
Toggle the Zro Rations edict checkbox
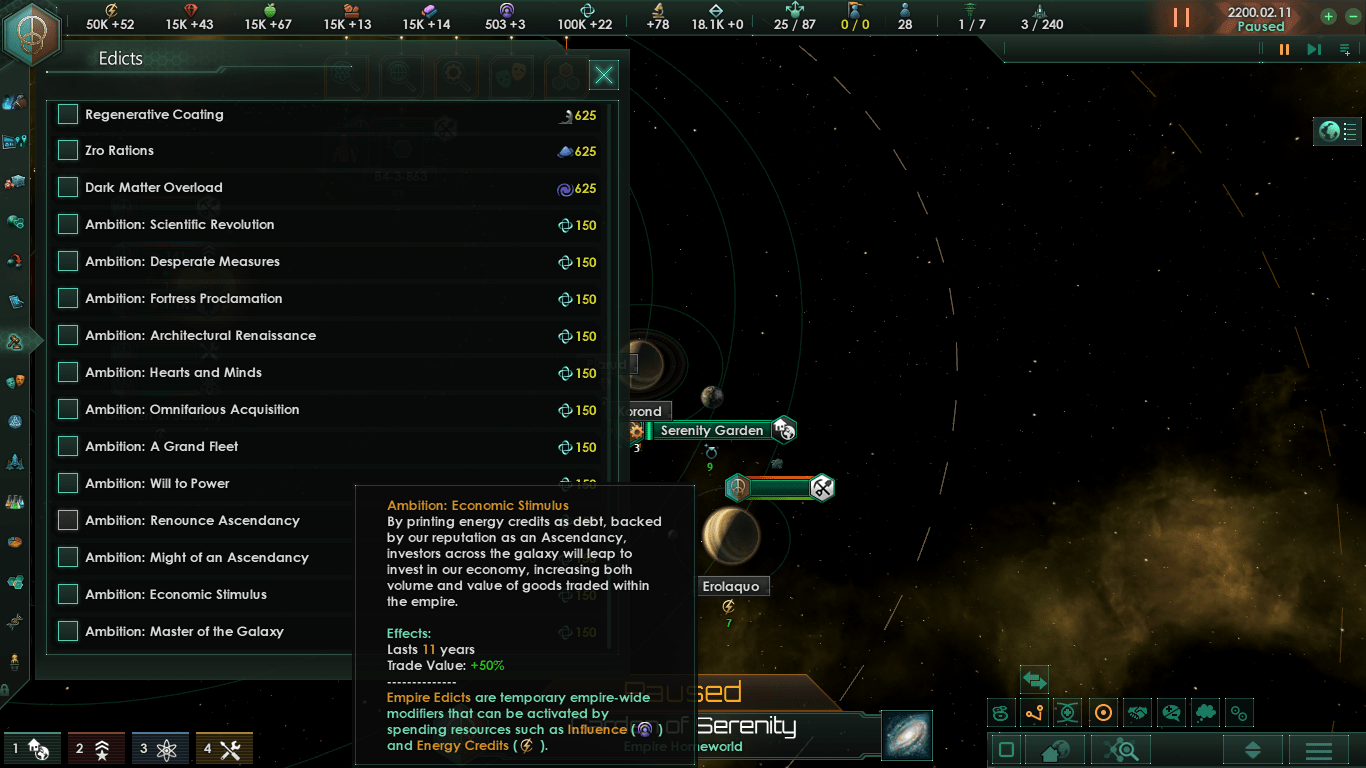[x=68, y=151]
